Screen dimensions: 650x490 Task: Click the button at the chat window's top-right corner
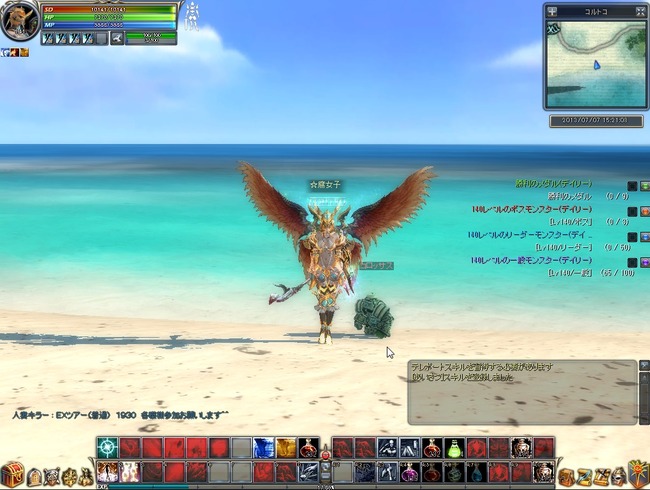tap(643, 365)
